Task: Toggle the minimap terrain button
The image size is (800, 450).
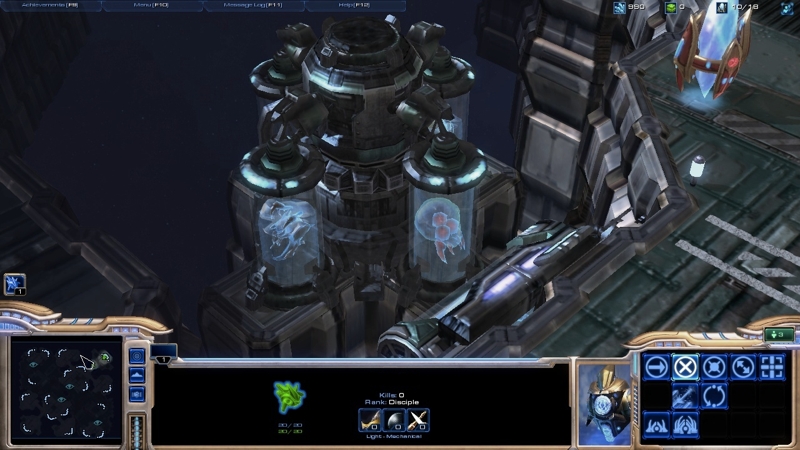Action: pyautogui.click(x=137, y=375)
